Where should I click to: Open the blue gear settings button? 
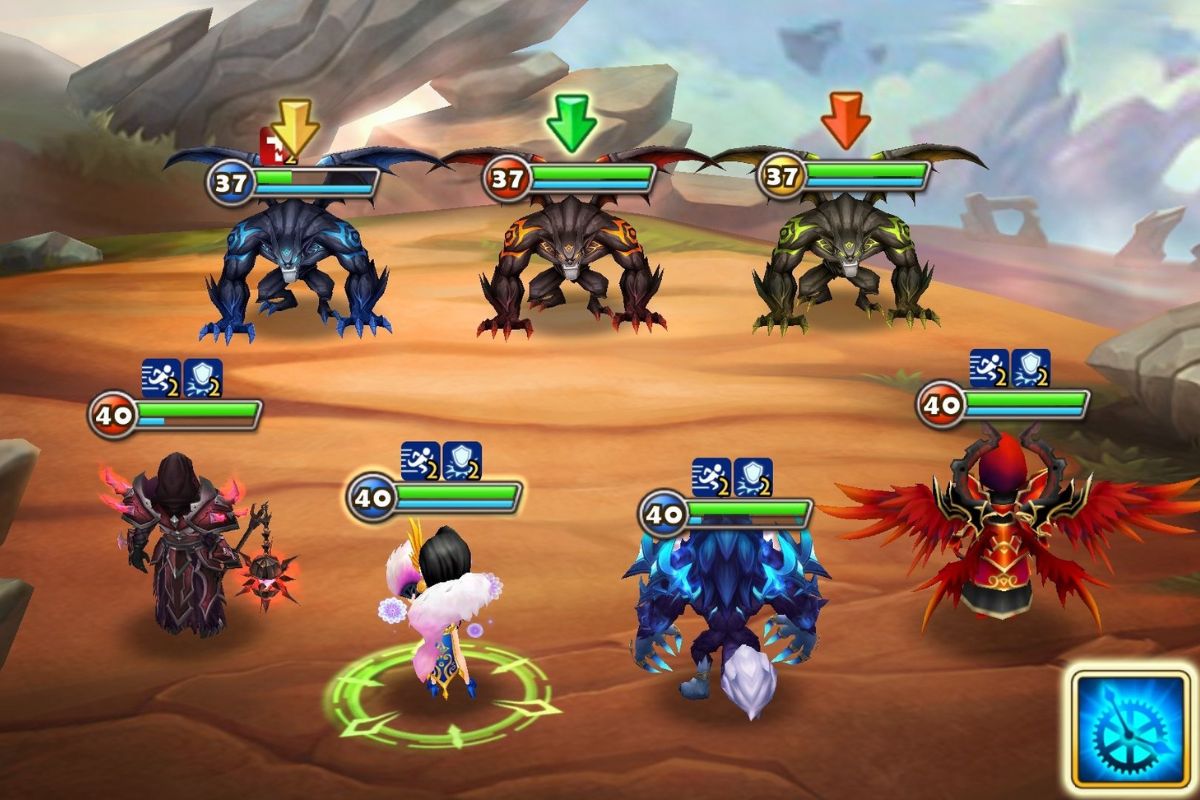(1132, 730)
